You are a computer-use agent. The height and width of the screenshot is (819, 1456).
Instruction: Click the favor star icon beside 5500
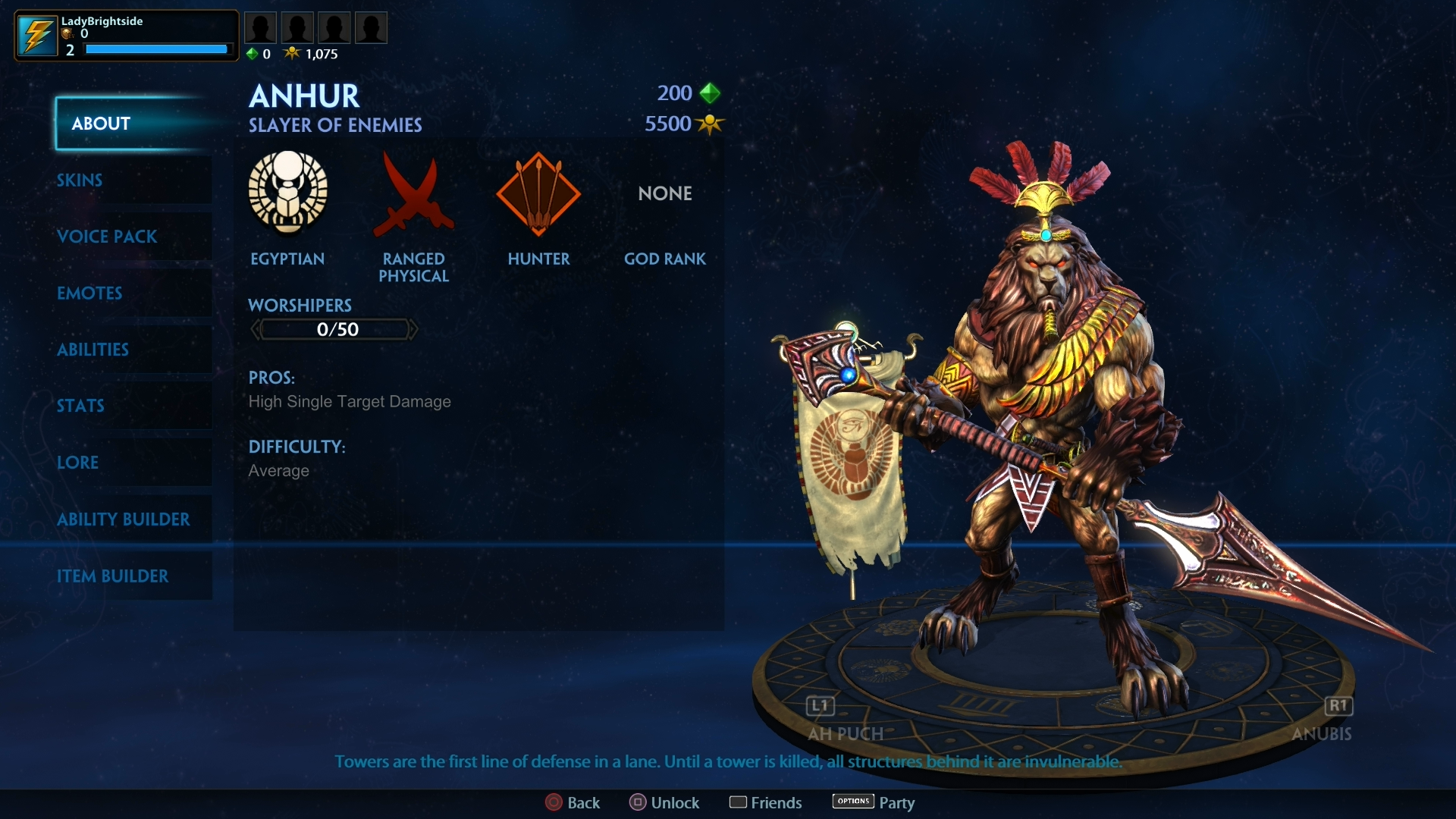(710, 124)
